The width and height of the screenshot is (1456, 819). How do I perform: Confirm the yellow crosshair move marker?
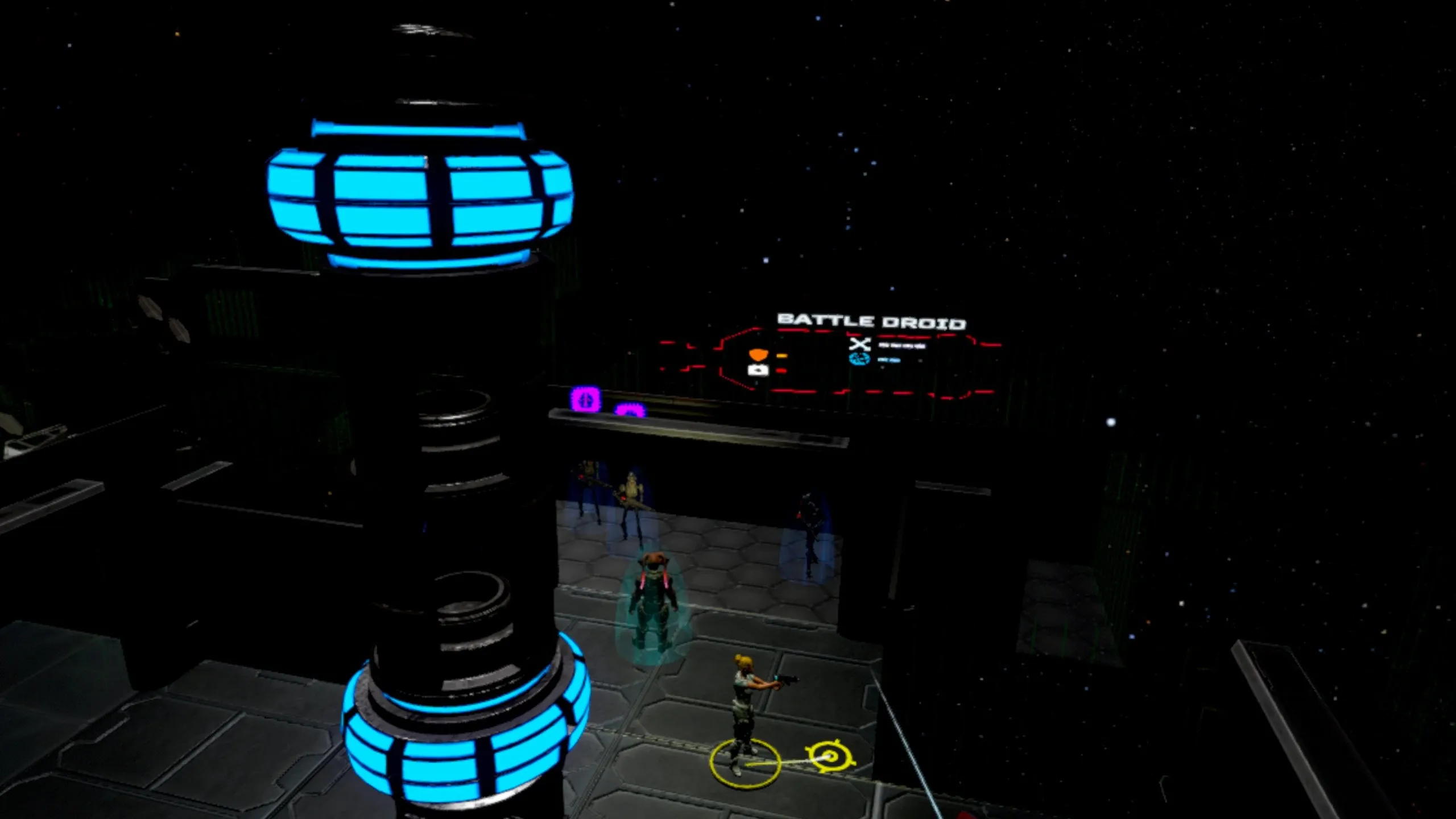point(831,756)
